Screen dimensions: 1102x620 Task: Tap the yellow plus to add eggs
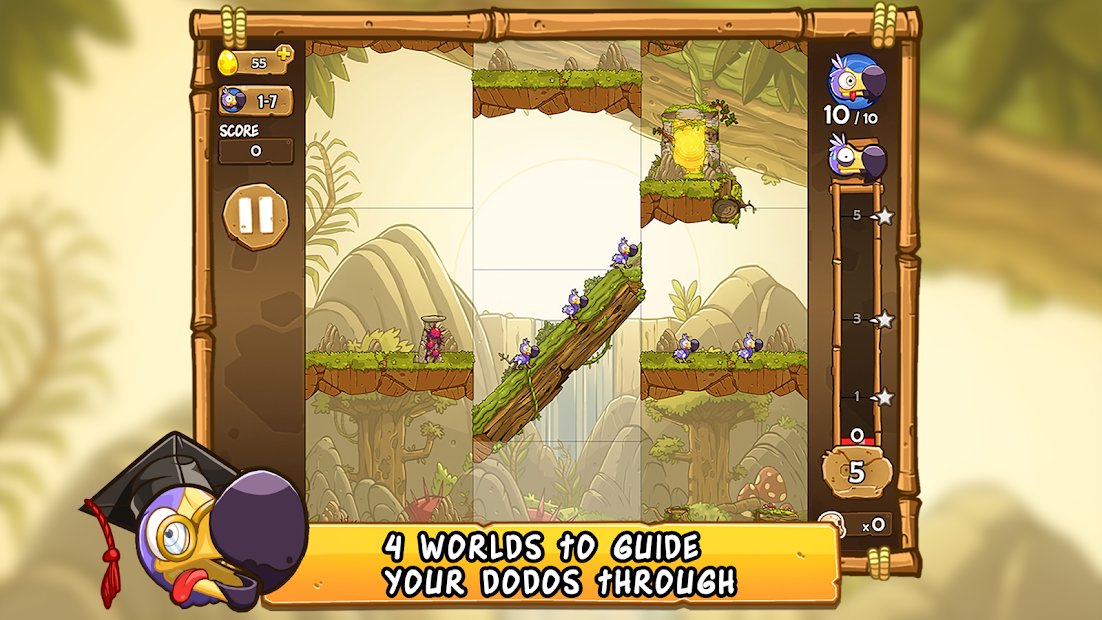click(x=284, y=54)
